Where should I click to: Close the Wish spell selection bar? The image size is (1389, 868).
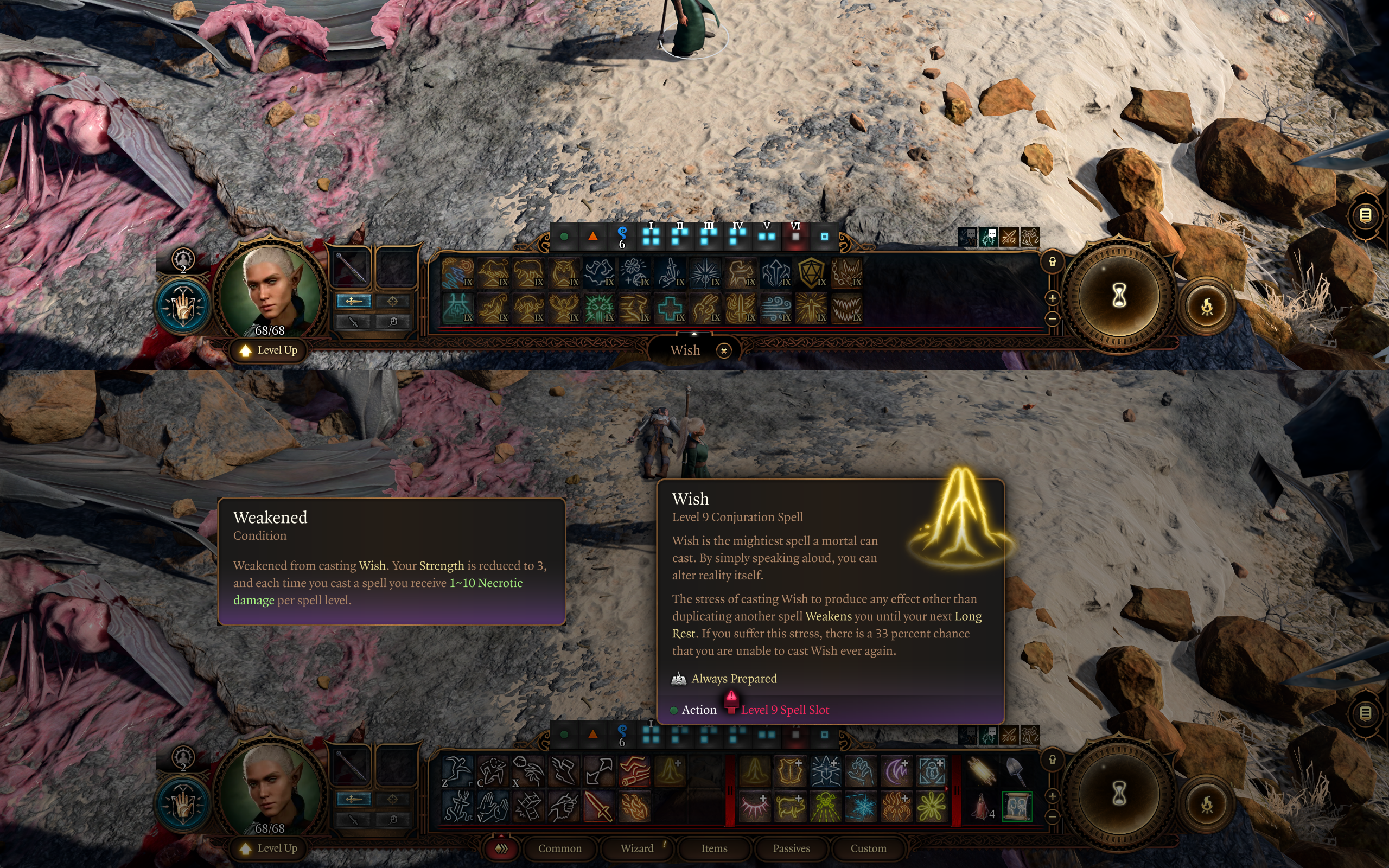[x=724, y=350]
